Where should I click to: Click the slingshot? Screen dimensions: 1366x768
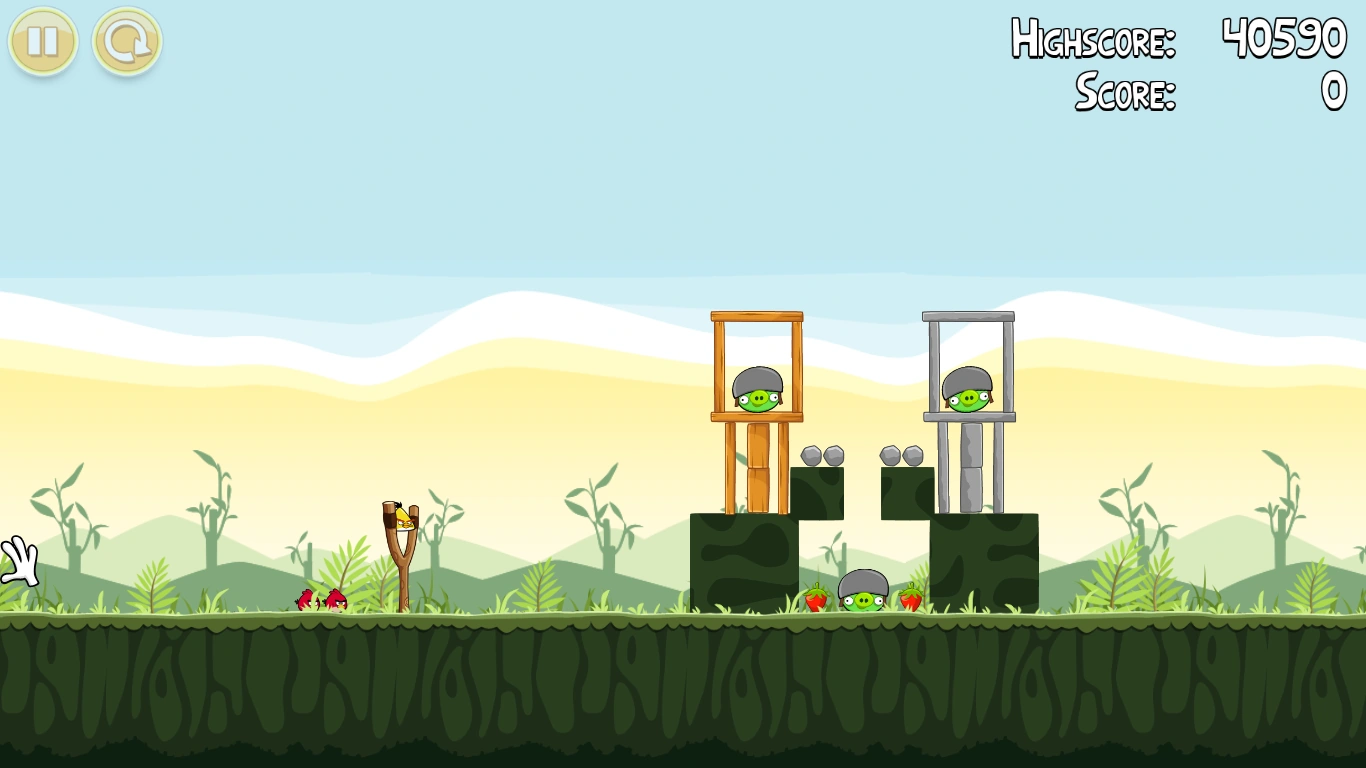[x=400, y=560]
